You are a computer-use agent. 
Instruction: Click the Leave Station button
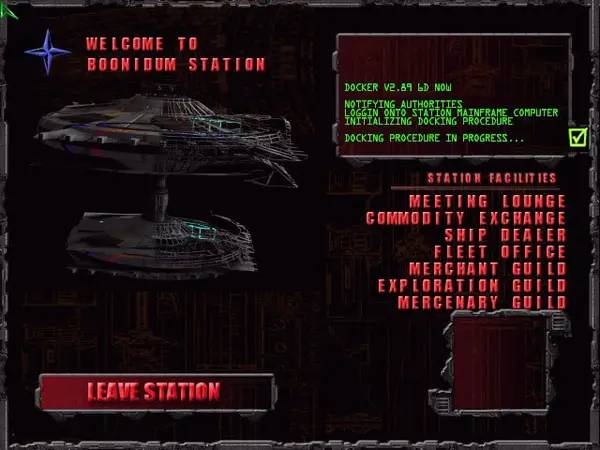[154, 391]
